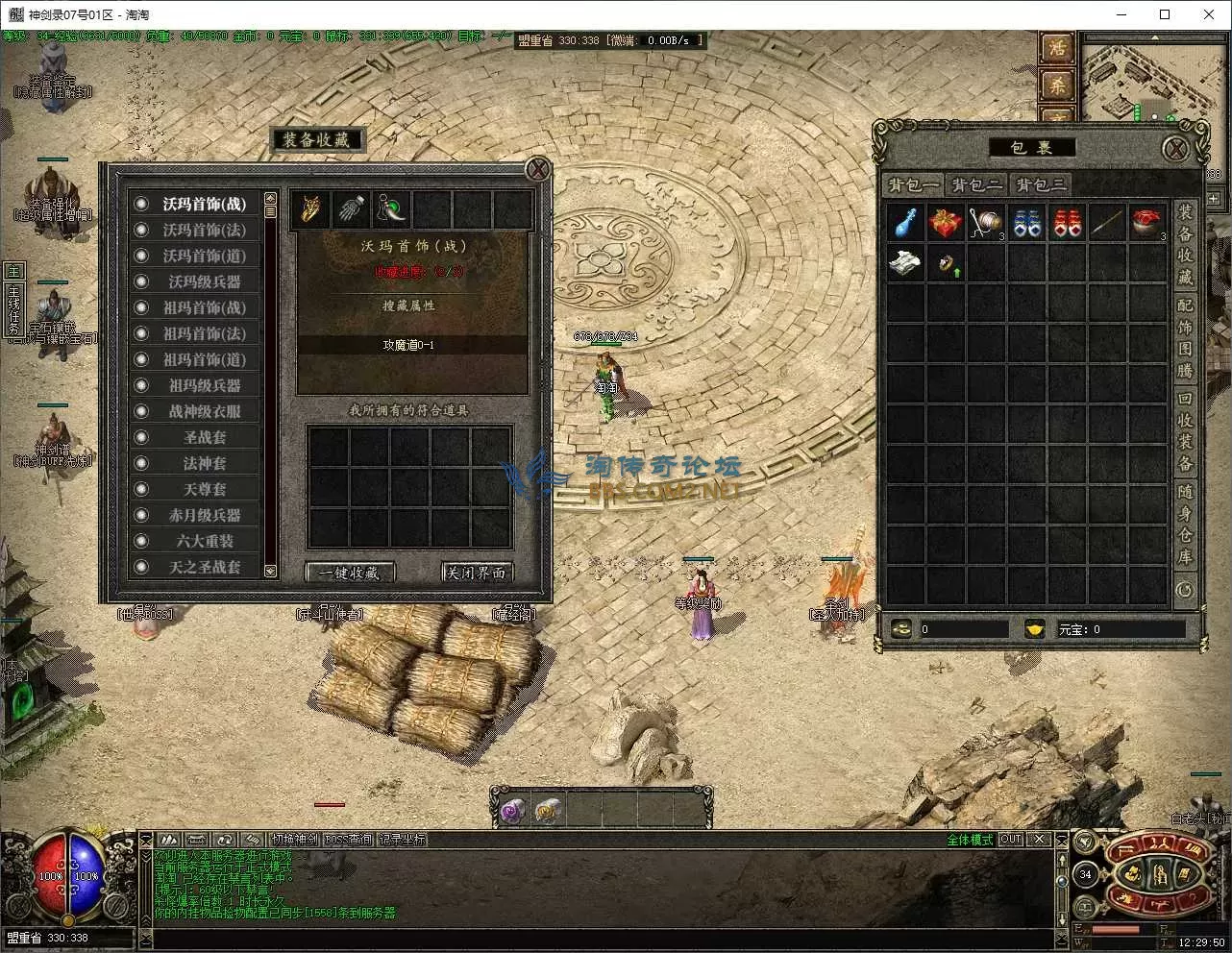Open the 随身仓库 portable storage
The image size is (1232, 953).
point(1185,525)
